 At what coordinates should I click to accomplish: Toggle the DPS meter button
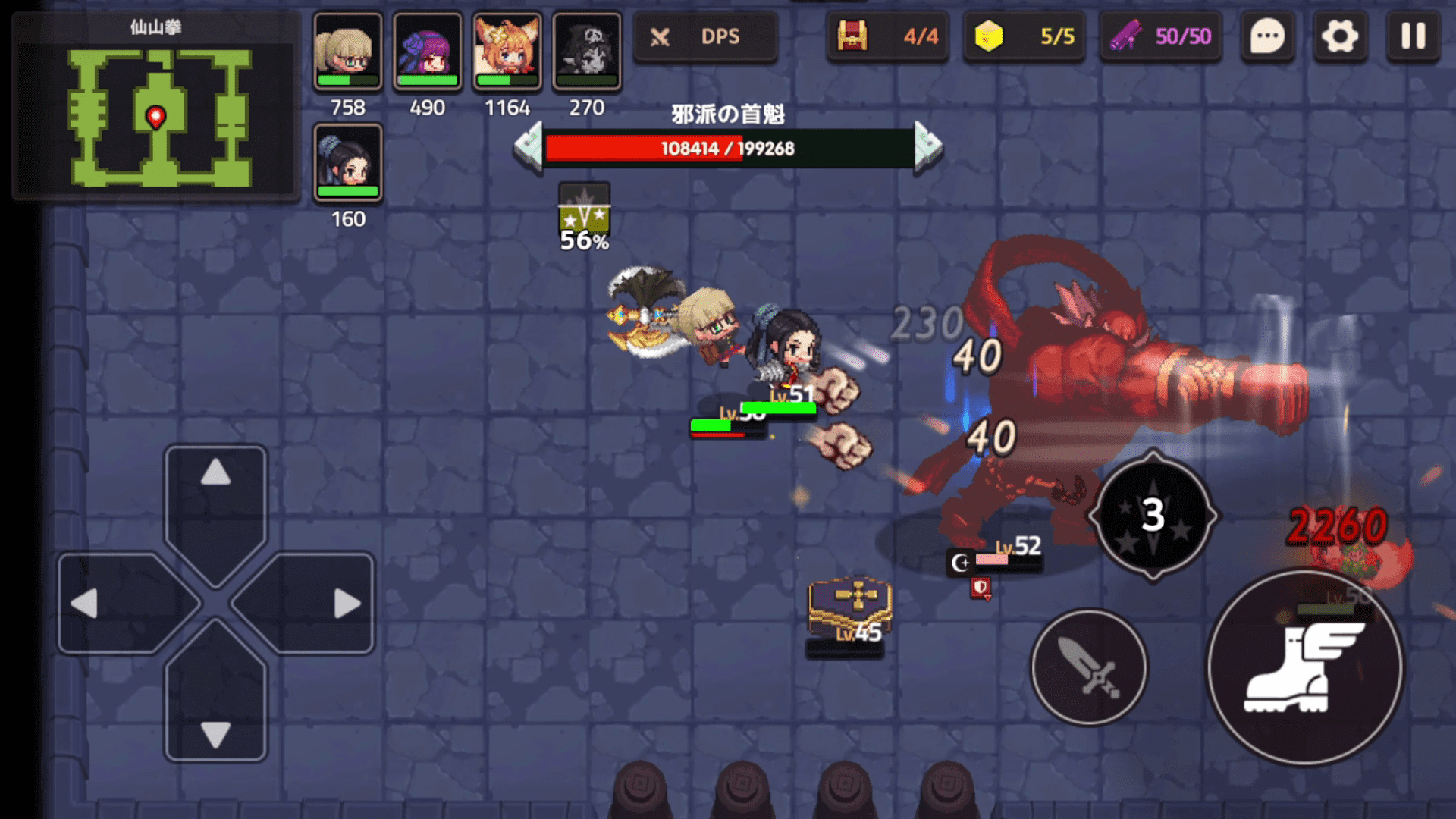click(705, 36)
